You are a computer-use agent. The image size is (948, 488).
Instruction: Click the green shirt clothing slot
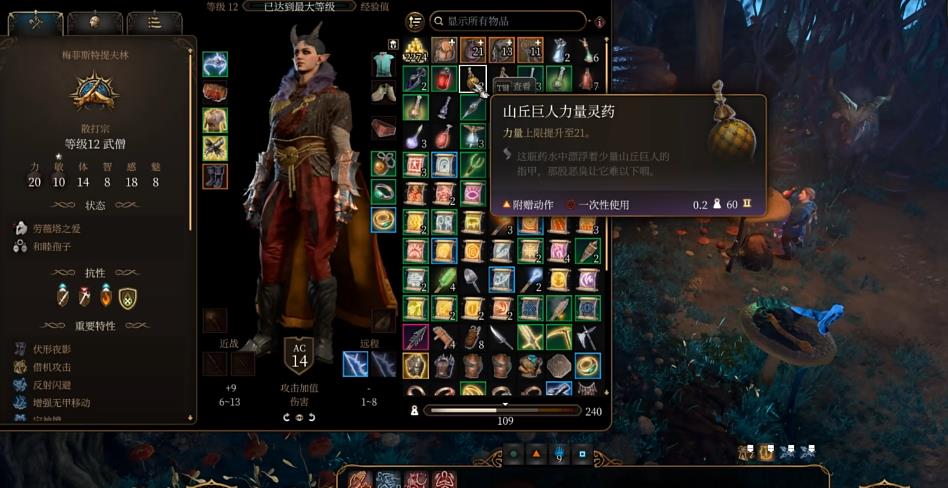coord(384,65)
